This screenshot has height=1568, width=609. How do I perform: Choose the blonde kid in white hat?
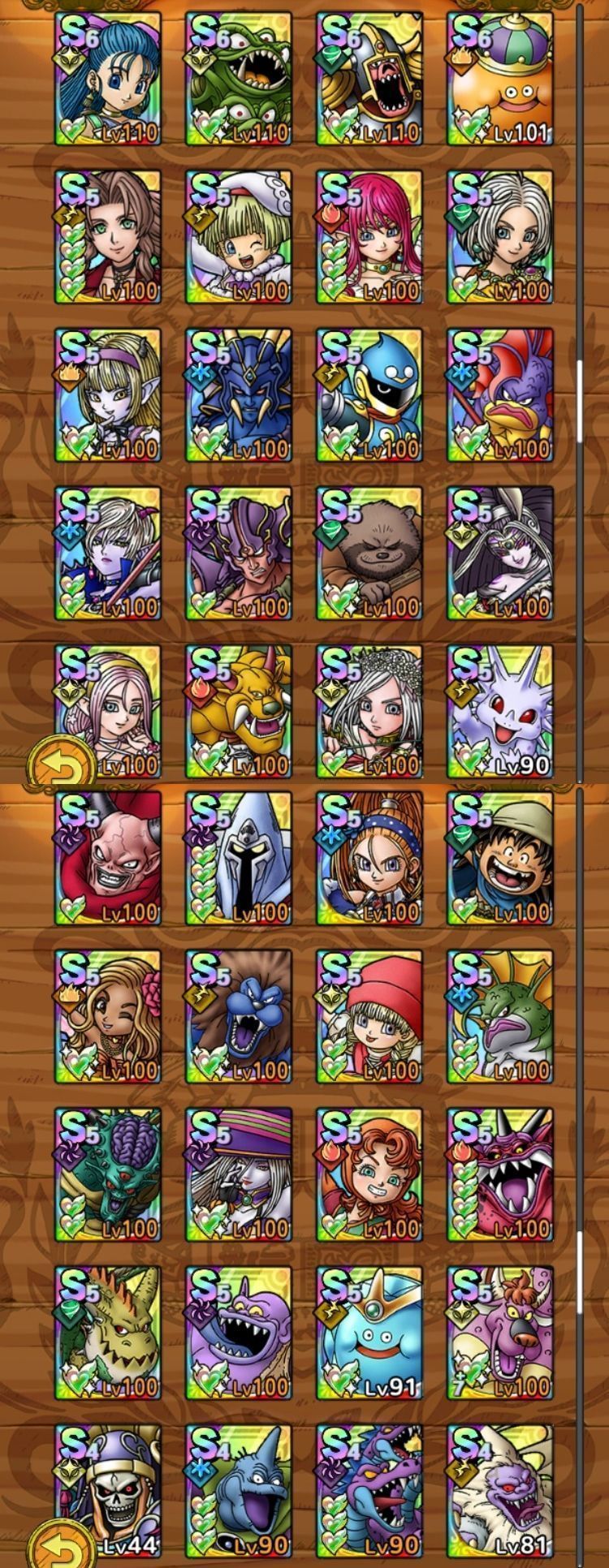239,236
